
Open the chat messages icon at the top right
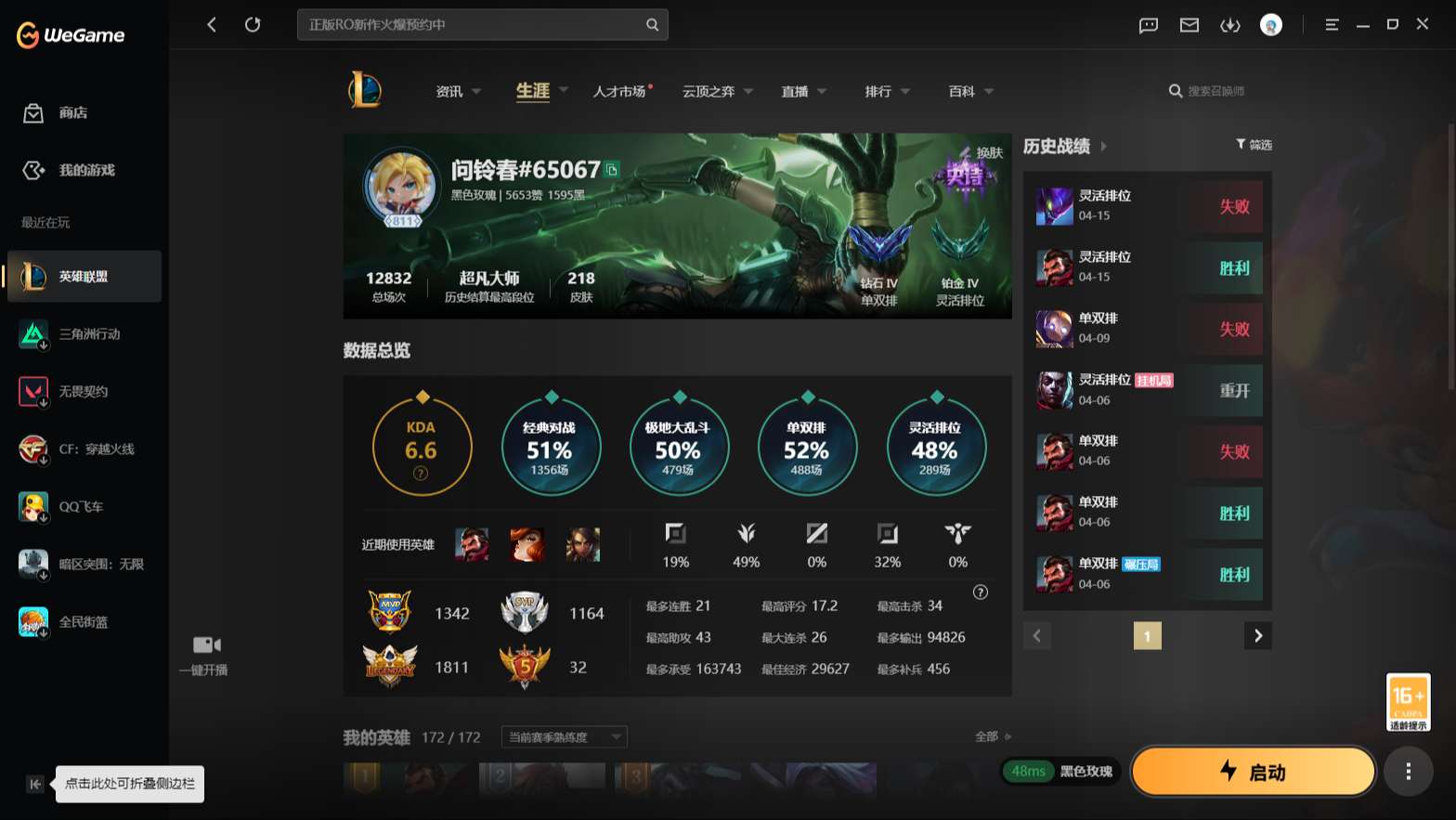tap(1148, 25)
